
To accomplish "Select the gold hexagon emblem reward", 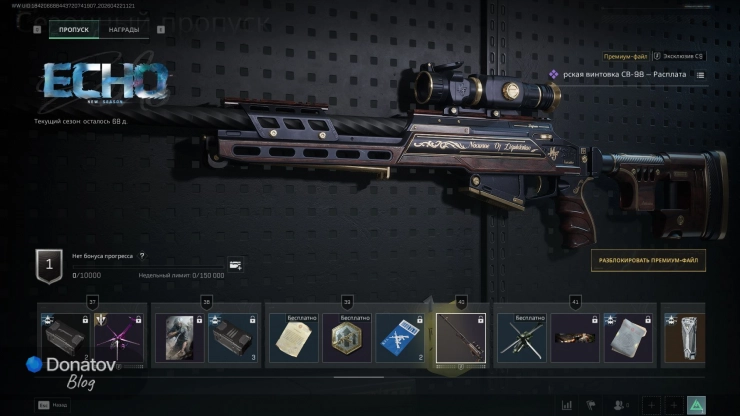I will (x=346, y=337).
